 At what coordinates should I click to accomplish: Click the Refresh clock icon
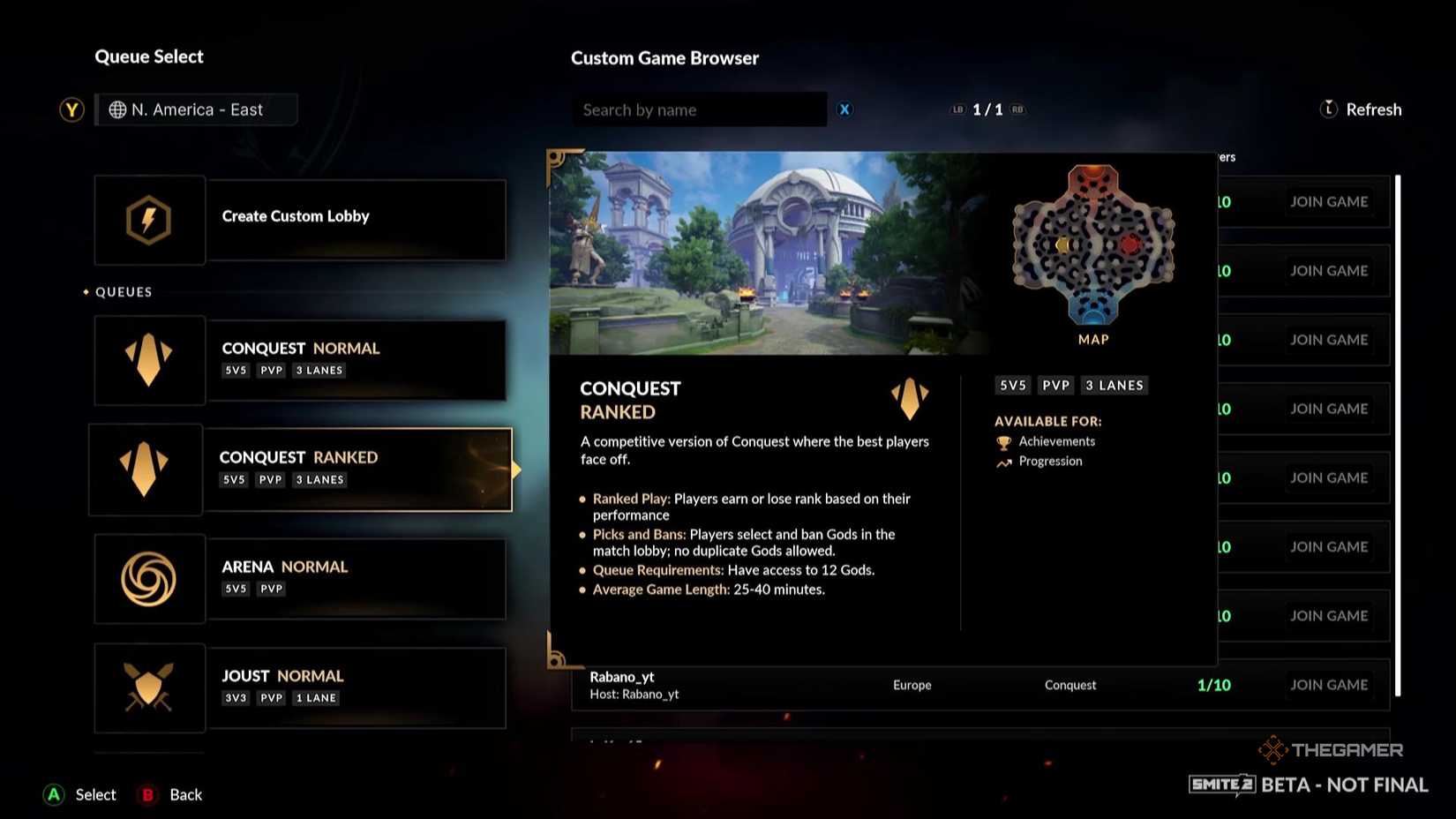click(1327, 109)
